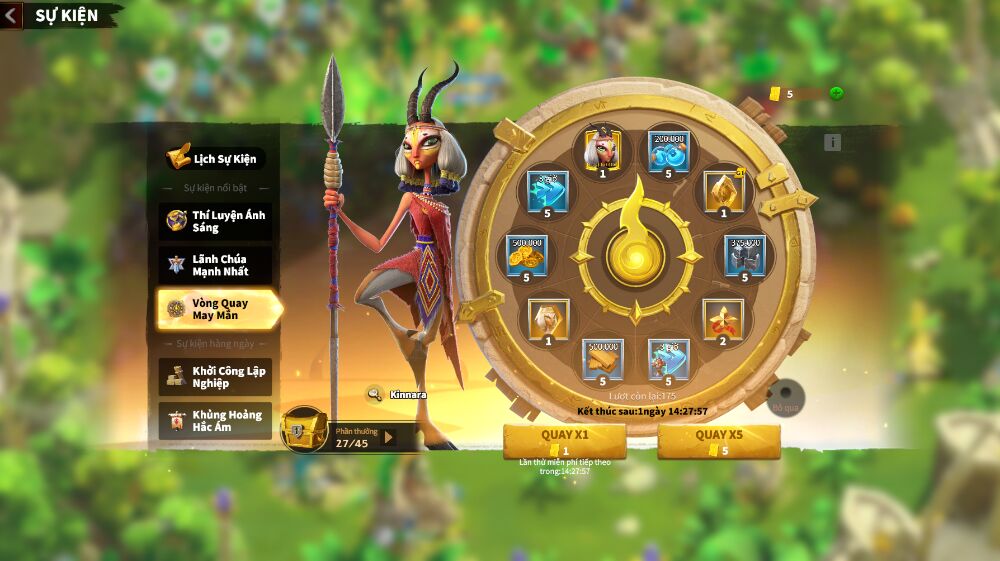Add more spin tickets with green plus
The height and width of the screenshot is (561, 1000).
[x=836, y=94]
